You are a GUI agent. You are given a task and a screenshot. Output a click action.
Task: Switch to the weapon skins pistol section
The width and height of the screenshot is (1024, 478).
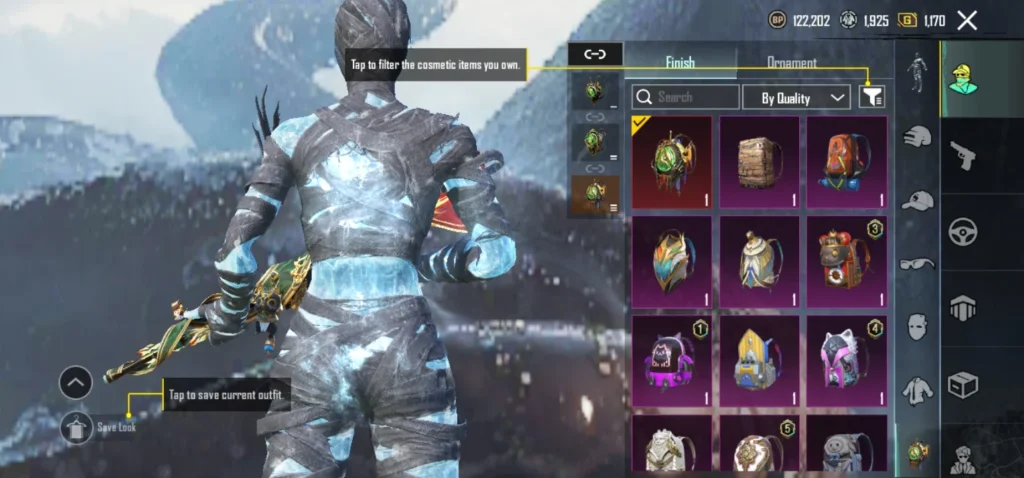pos(963,154)
